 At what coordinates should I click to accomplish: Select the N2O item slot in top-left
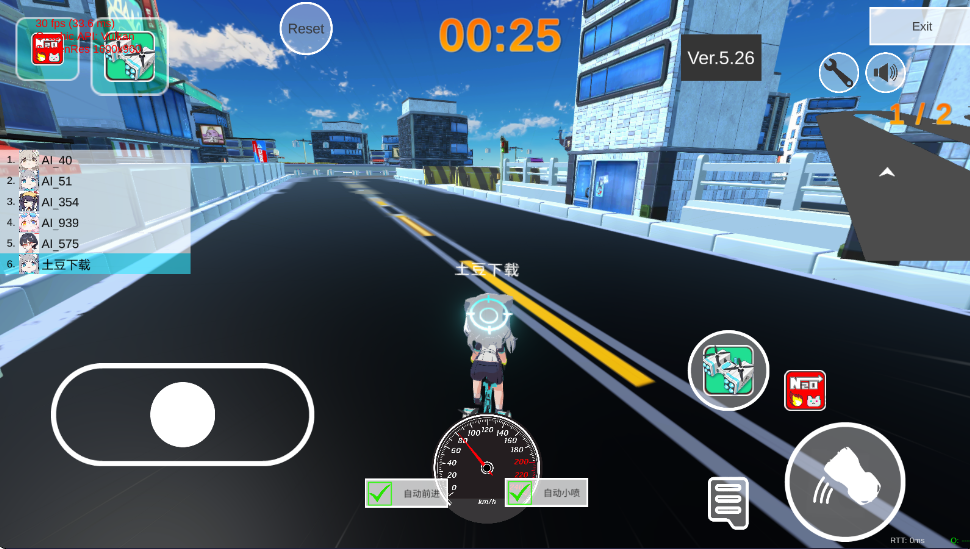tap(47, 48)
